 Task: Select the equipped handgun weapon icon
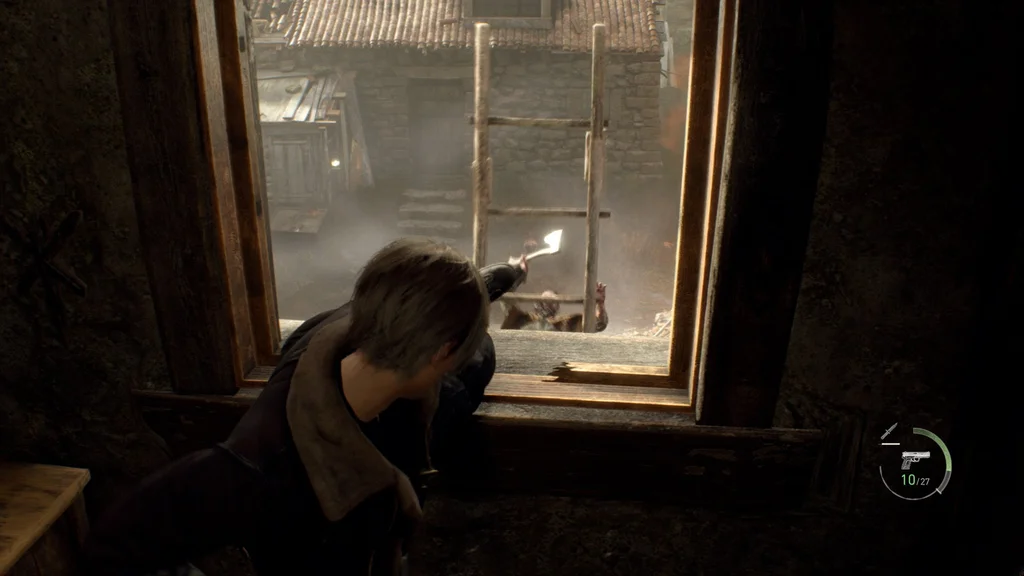click(914, 459)
